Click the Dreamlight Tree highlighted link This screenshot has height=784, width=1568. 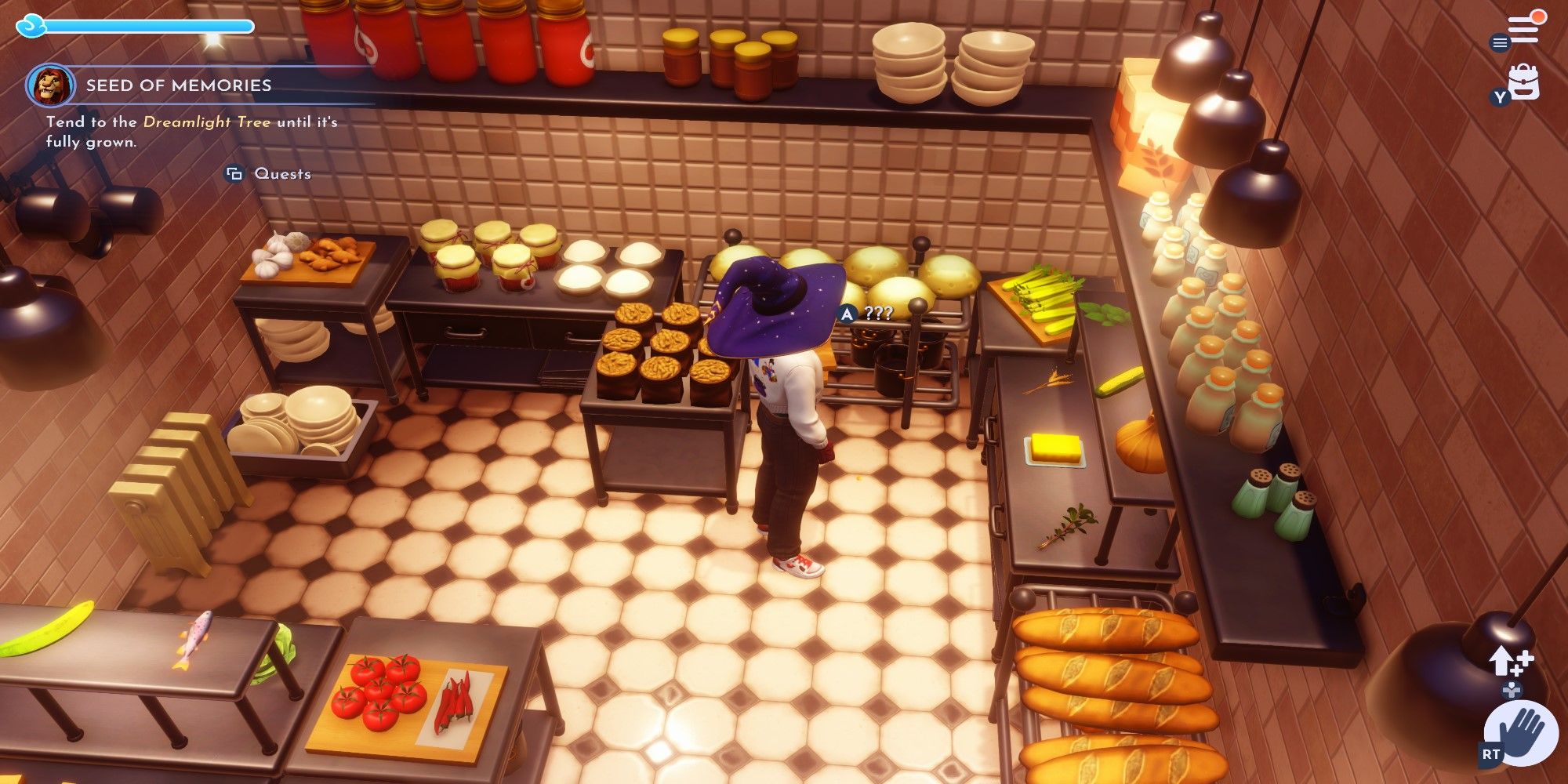pos(207,122)
